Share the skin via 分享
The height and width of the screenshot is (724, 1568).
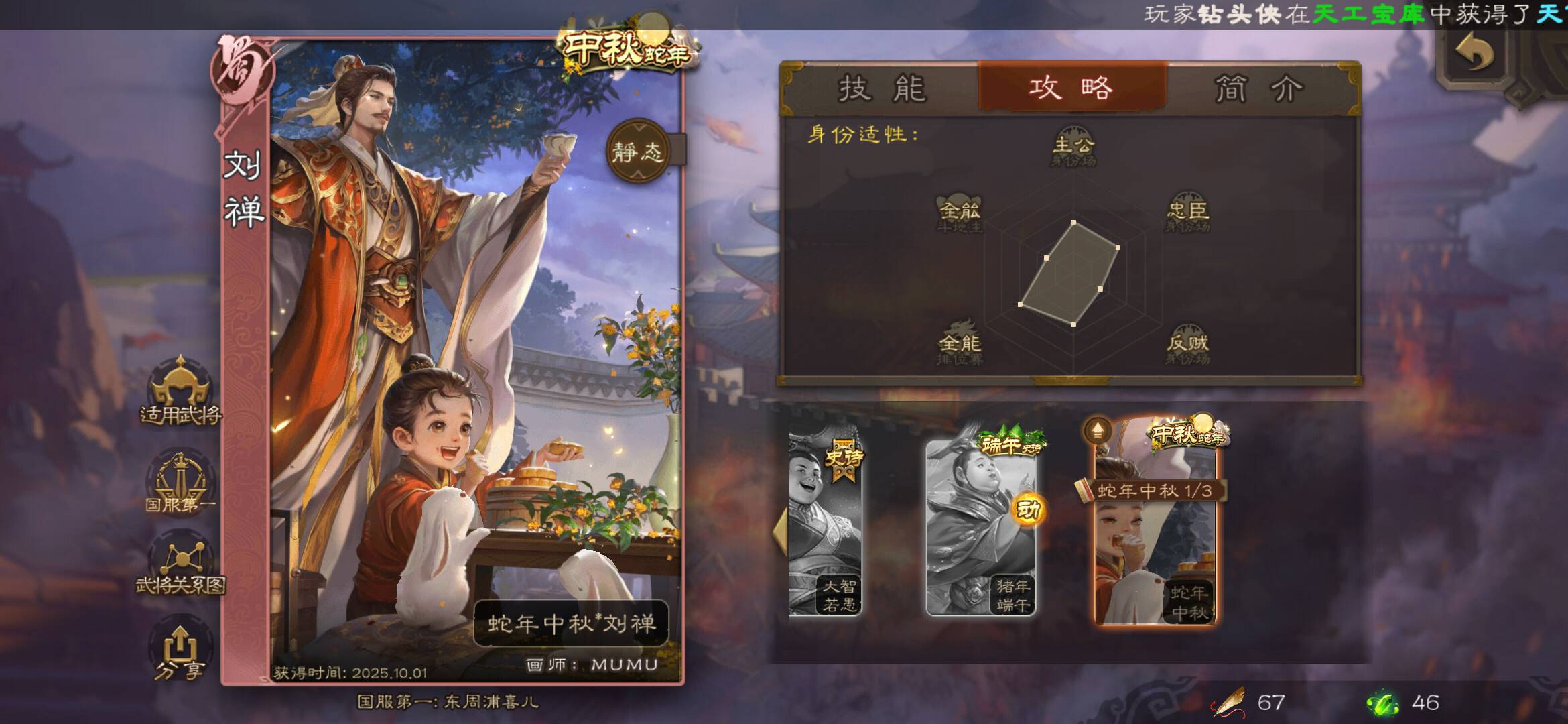point(179,650)
